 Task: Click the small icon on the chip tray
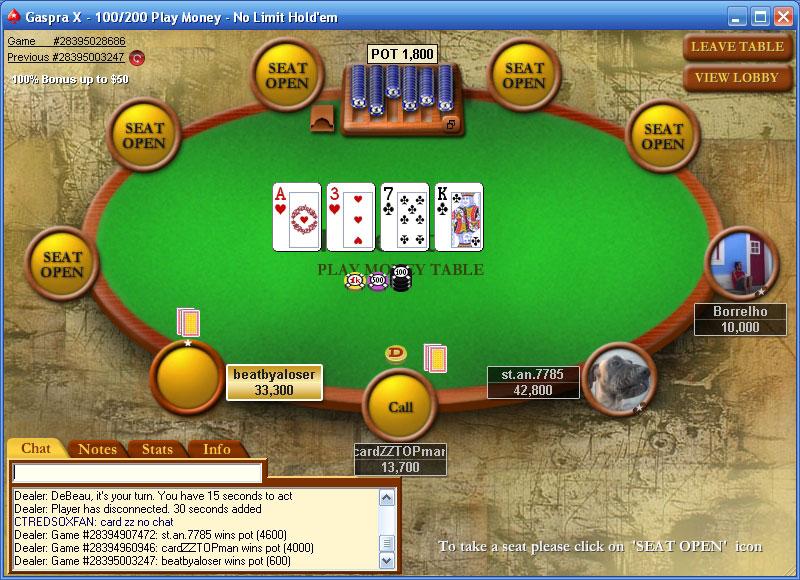click(451, 125)
